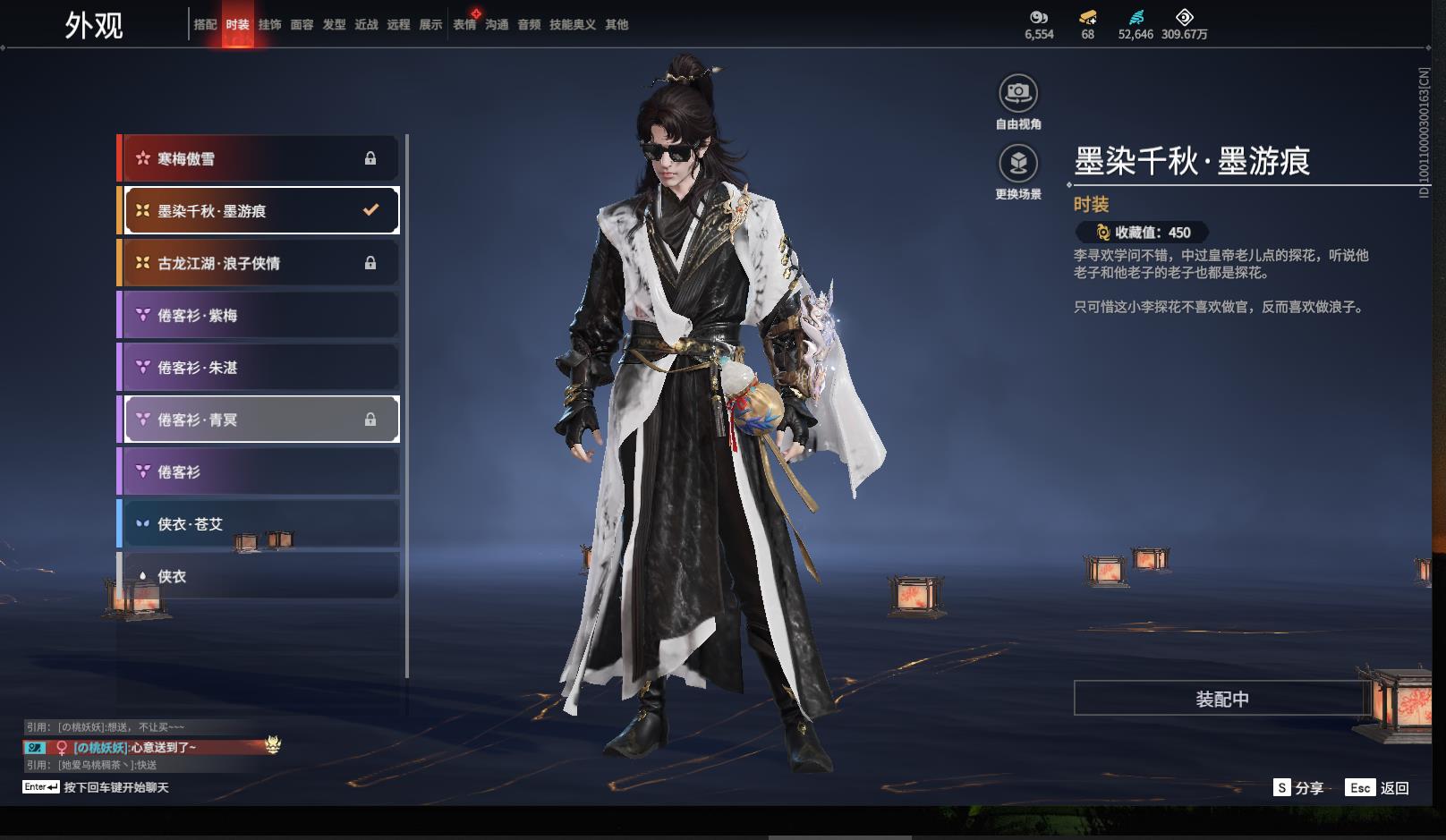The width and height of the screenshot is (1446, 840).
Task: Return to the previous screen with 返回
Action: (x=1380, y=788)
